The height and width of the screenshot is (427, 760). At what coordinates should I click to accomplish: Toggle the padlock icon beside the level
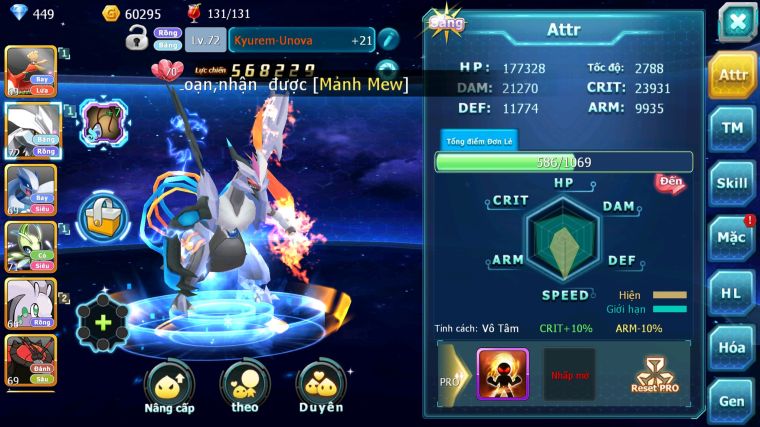(137, 40)
